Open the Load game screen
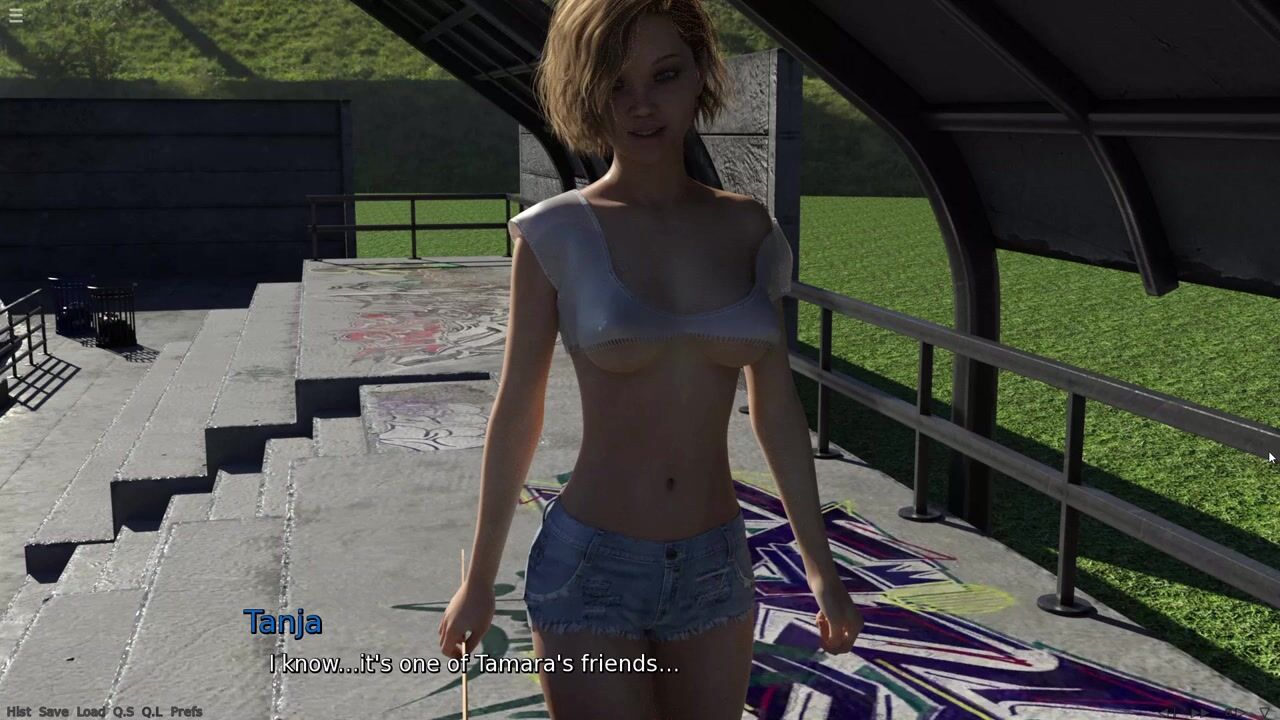 coord(90,712)
